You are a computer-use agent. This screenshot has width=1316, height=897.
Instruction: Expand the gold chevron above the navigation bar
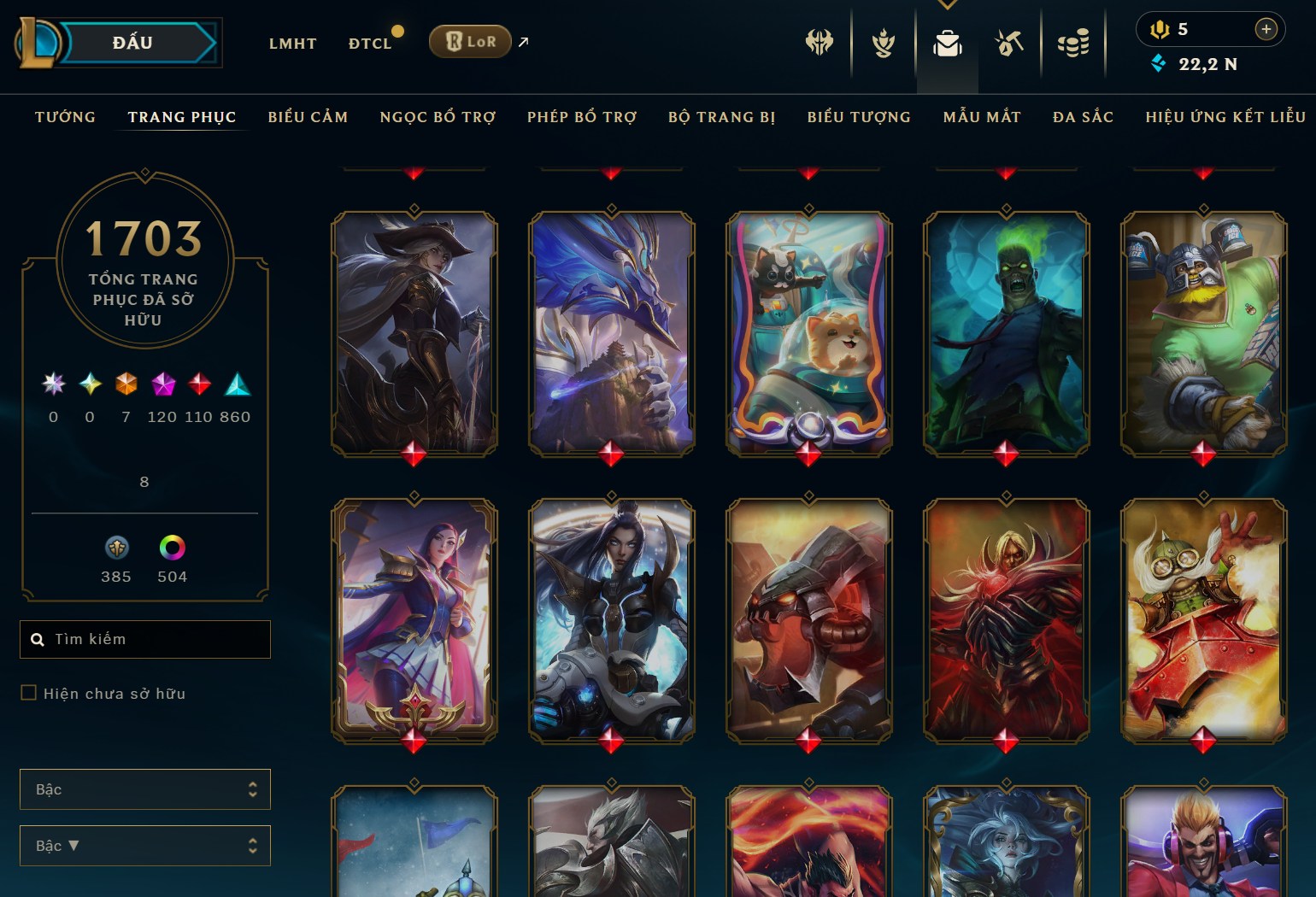947,4
